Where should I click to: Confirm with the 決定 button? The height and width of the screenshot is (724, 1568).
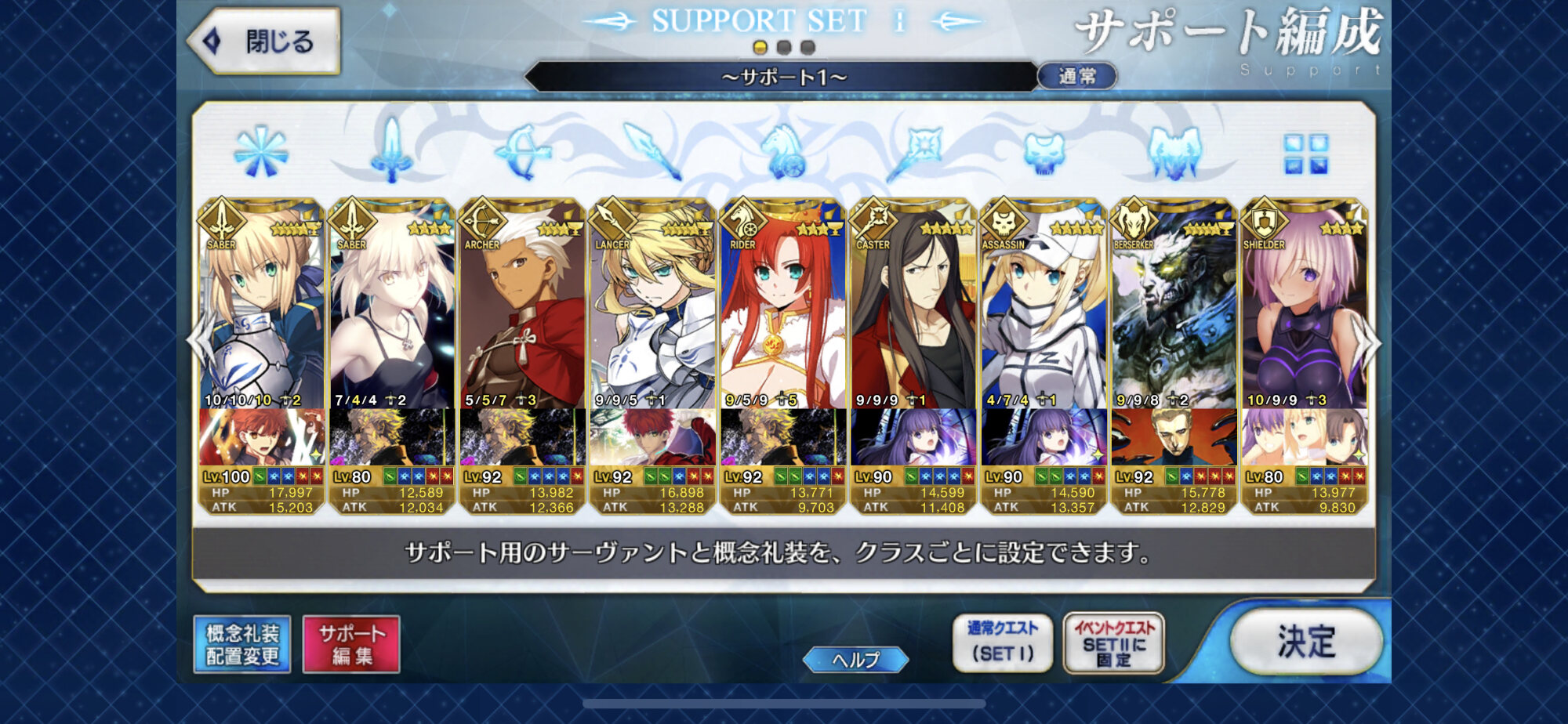1305,642
